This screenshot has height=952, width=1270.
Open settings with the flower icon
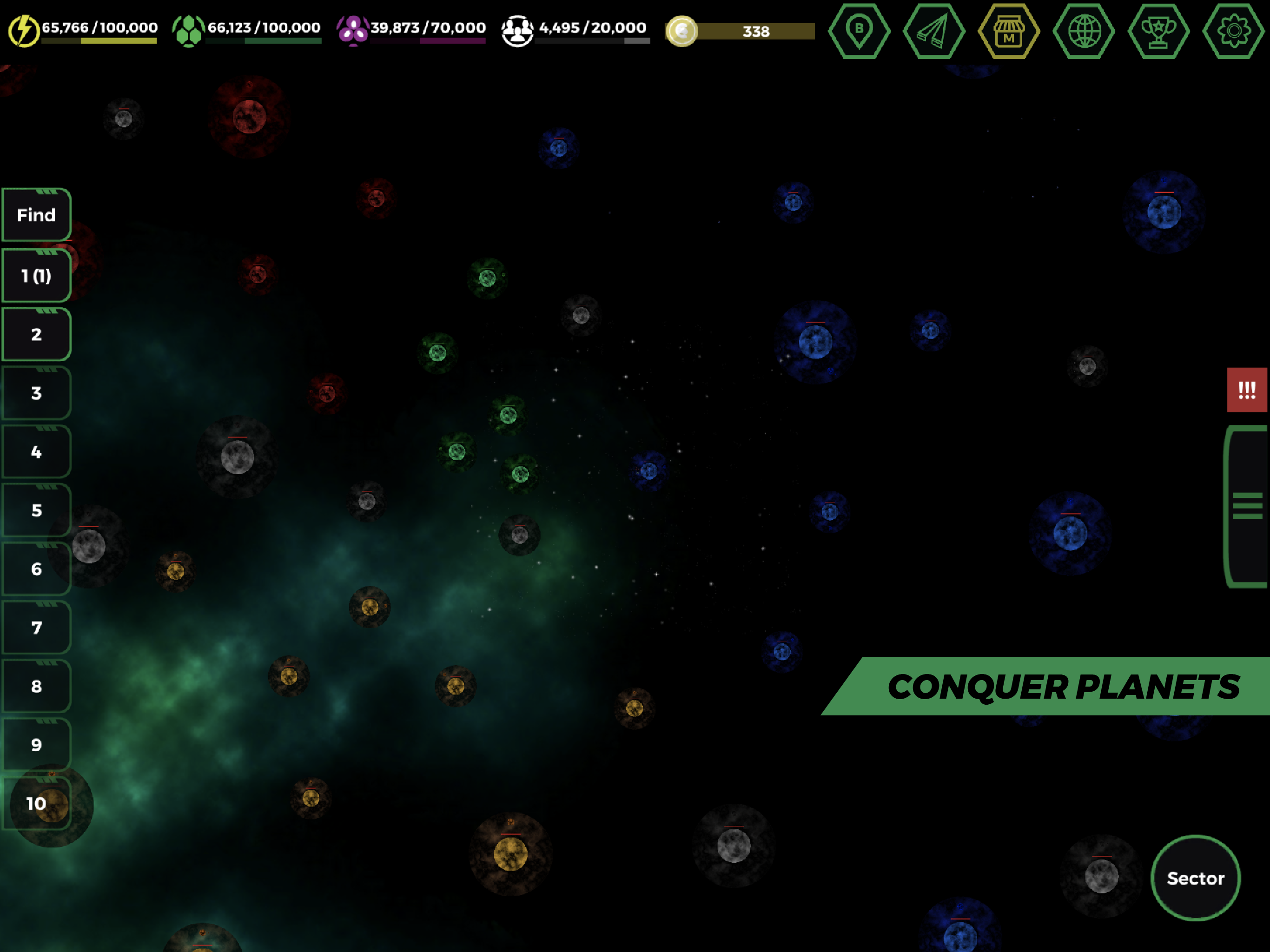(x=1234, y=32)
